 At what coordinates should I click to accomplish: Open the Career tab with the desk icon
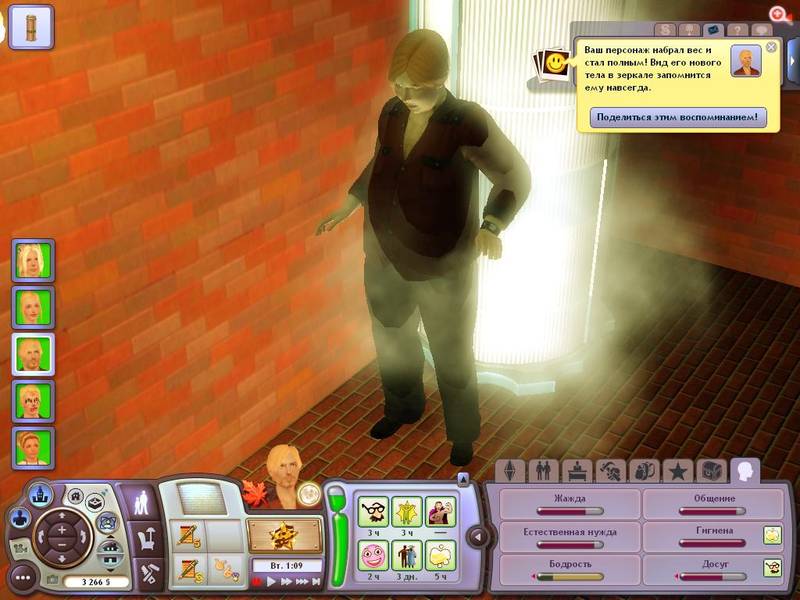(576, 470)
